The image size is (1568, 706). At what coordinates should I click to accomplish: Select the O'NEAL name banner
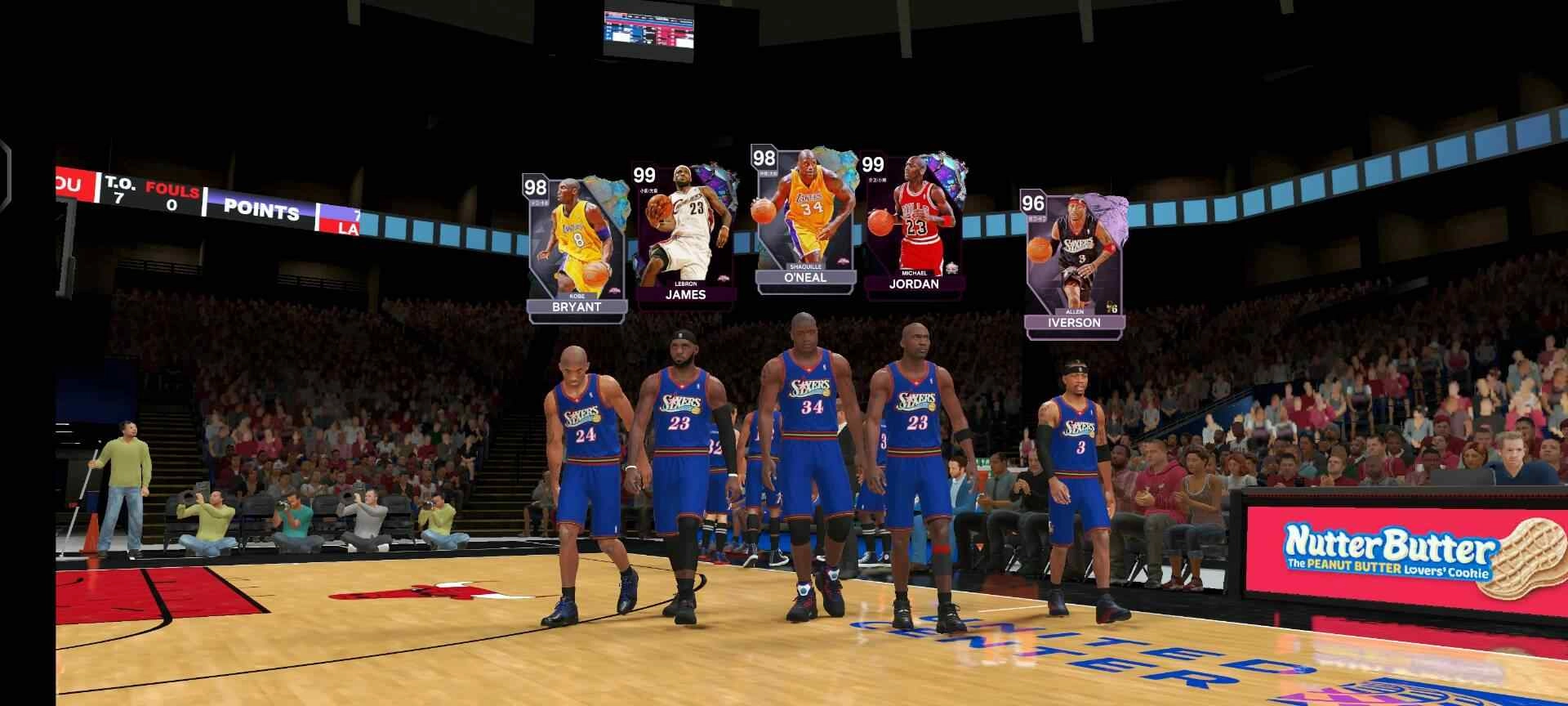[x=807, y=277]
